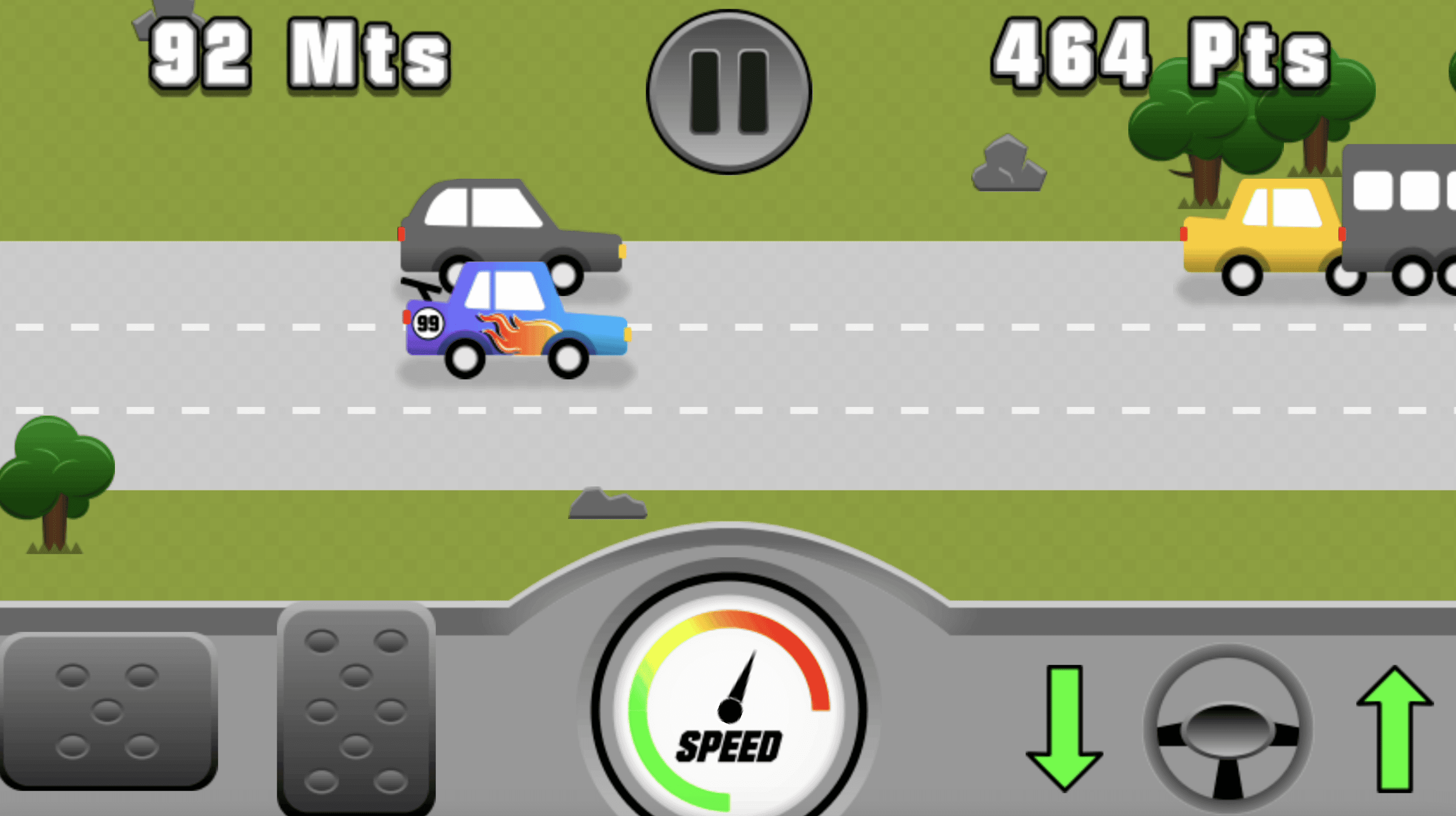Pause the game with the round button

[x=729, y=92]
